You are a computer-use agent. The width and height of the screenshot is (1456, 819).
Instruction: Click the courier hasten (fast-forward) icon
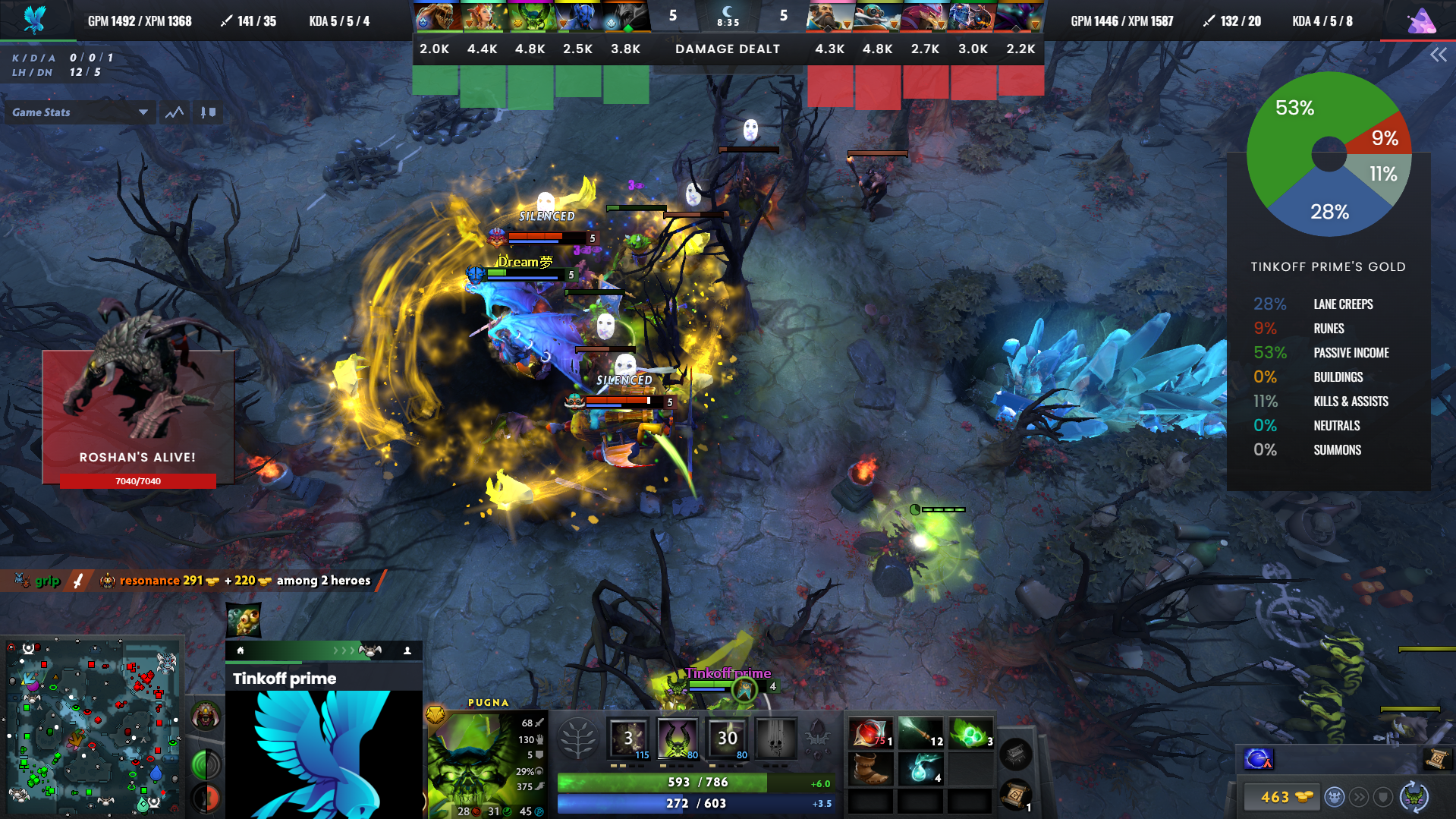coord(1361,797)
